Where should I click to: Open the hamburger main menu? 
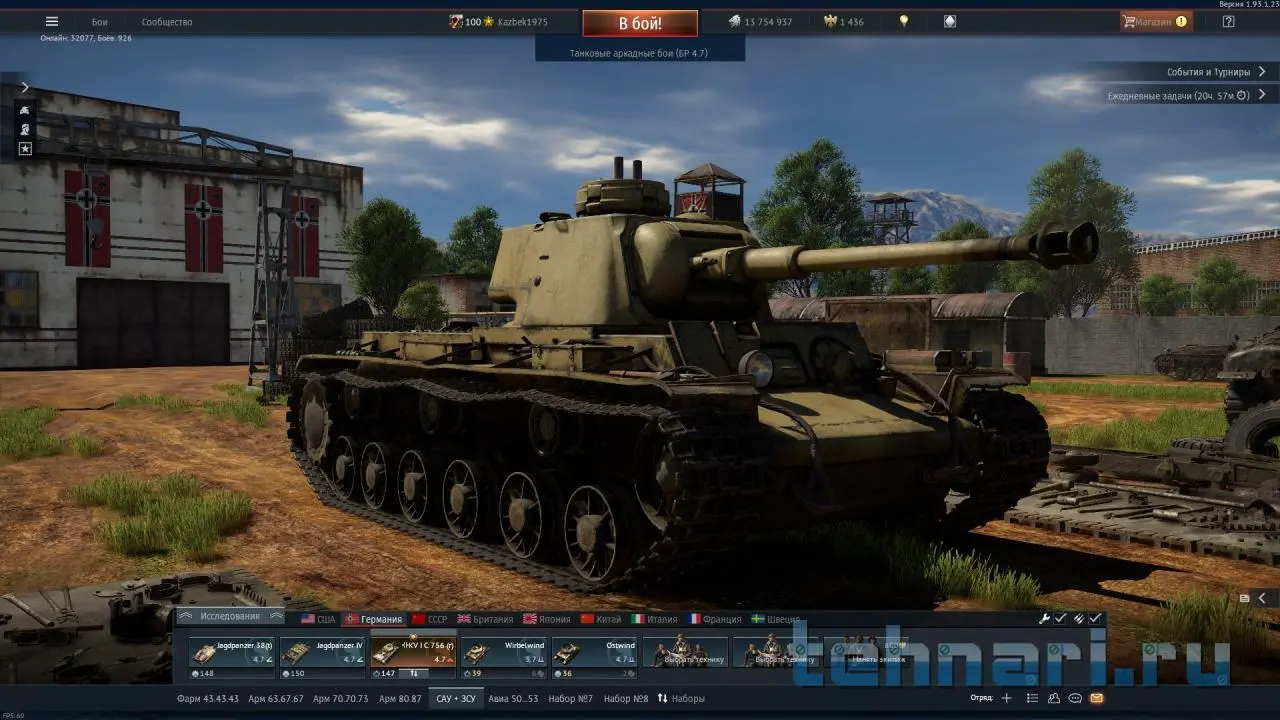pos(52,22)
